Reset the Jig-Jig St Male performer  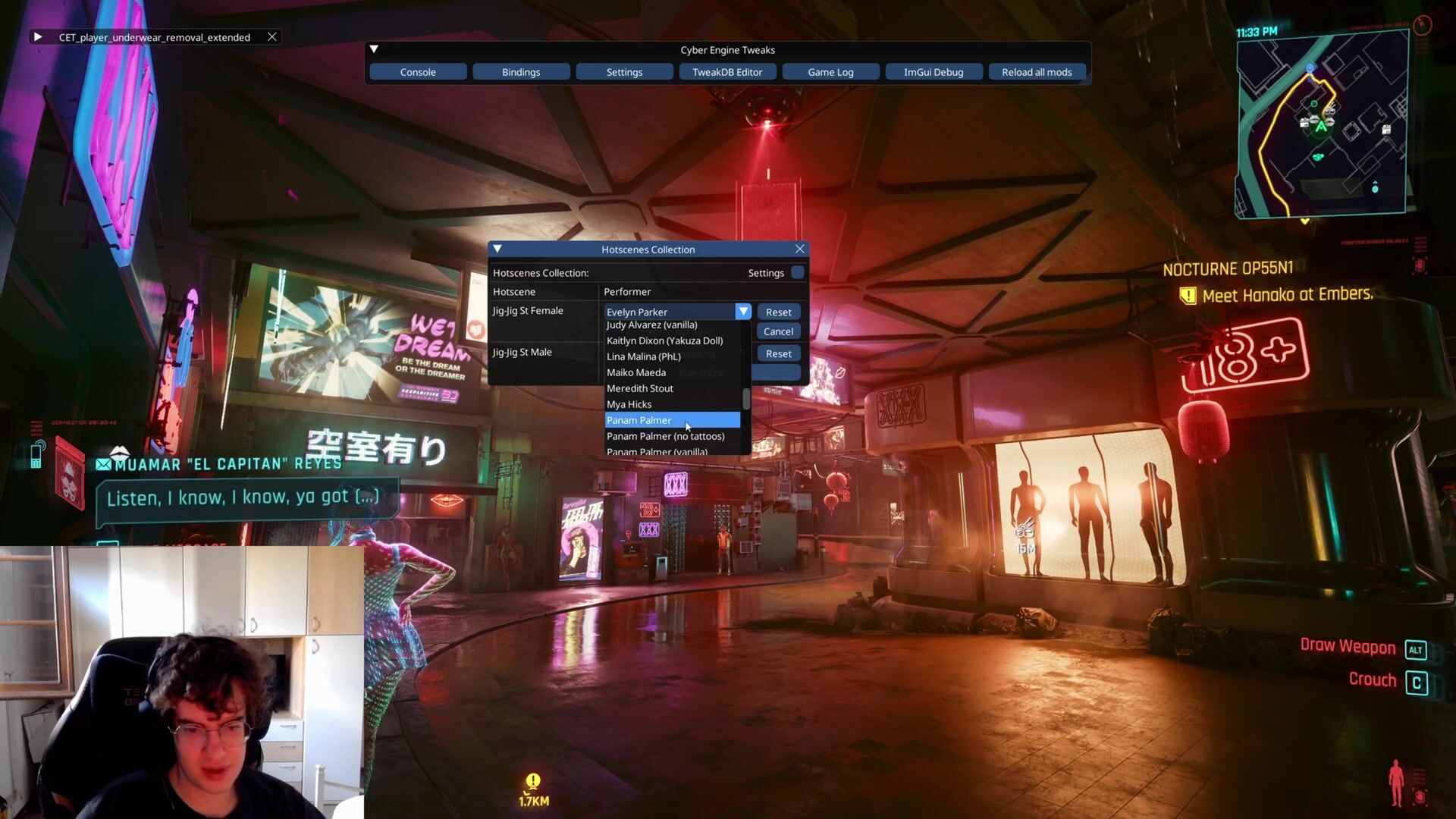pos(778,353)
